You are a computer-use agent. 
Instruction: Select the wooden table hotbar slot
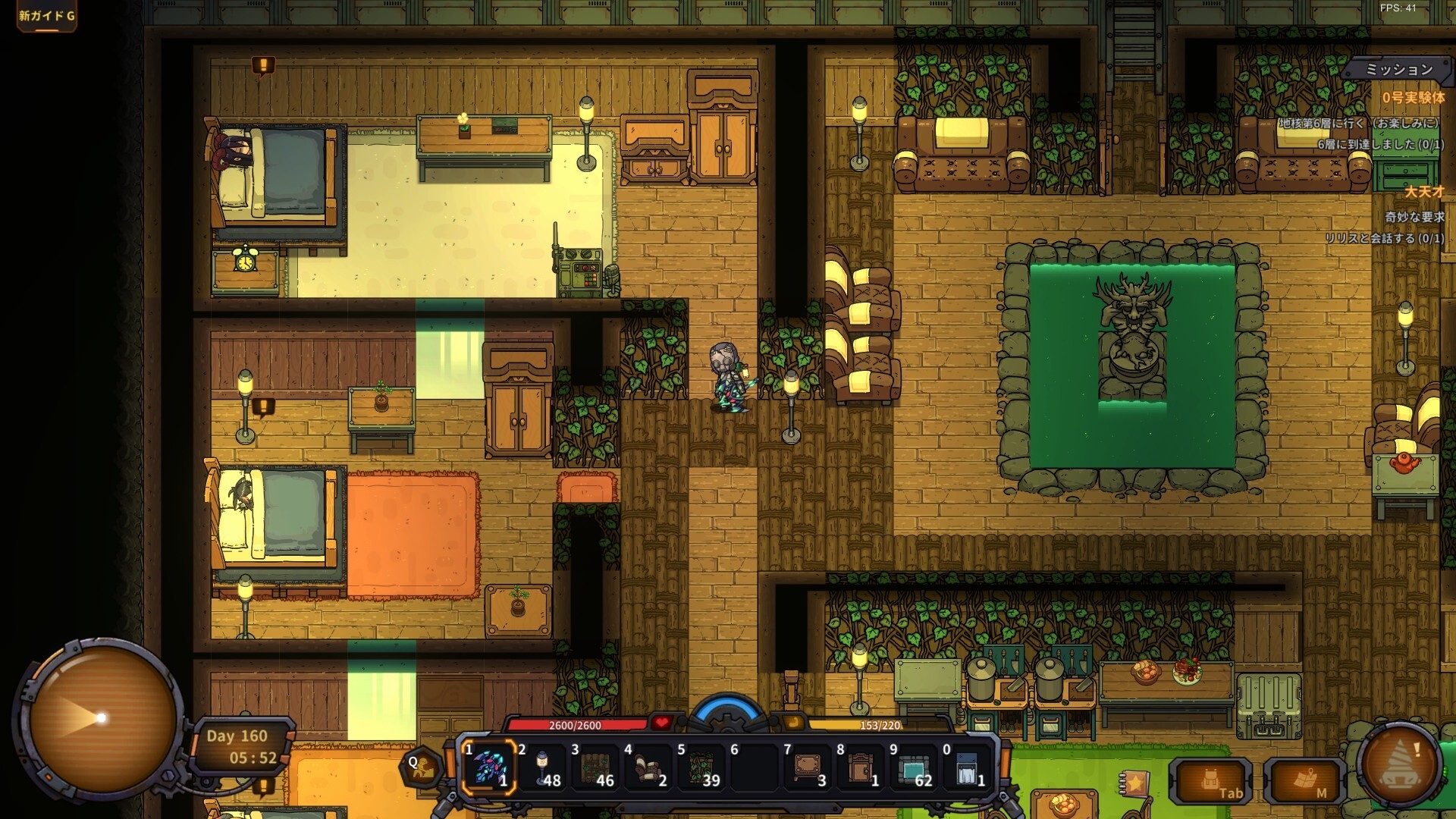[x=808, y=766]
